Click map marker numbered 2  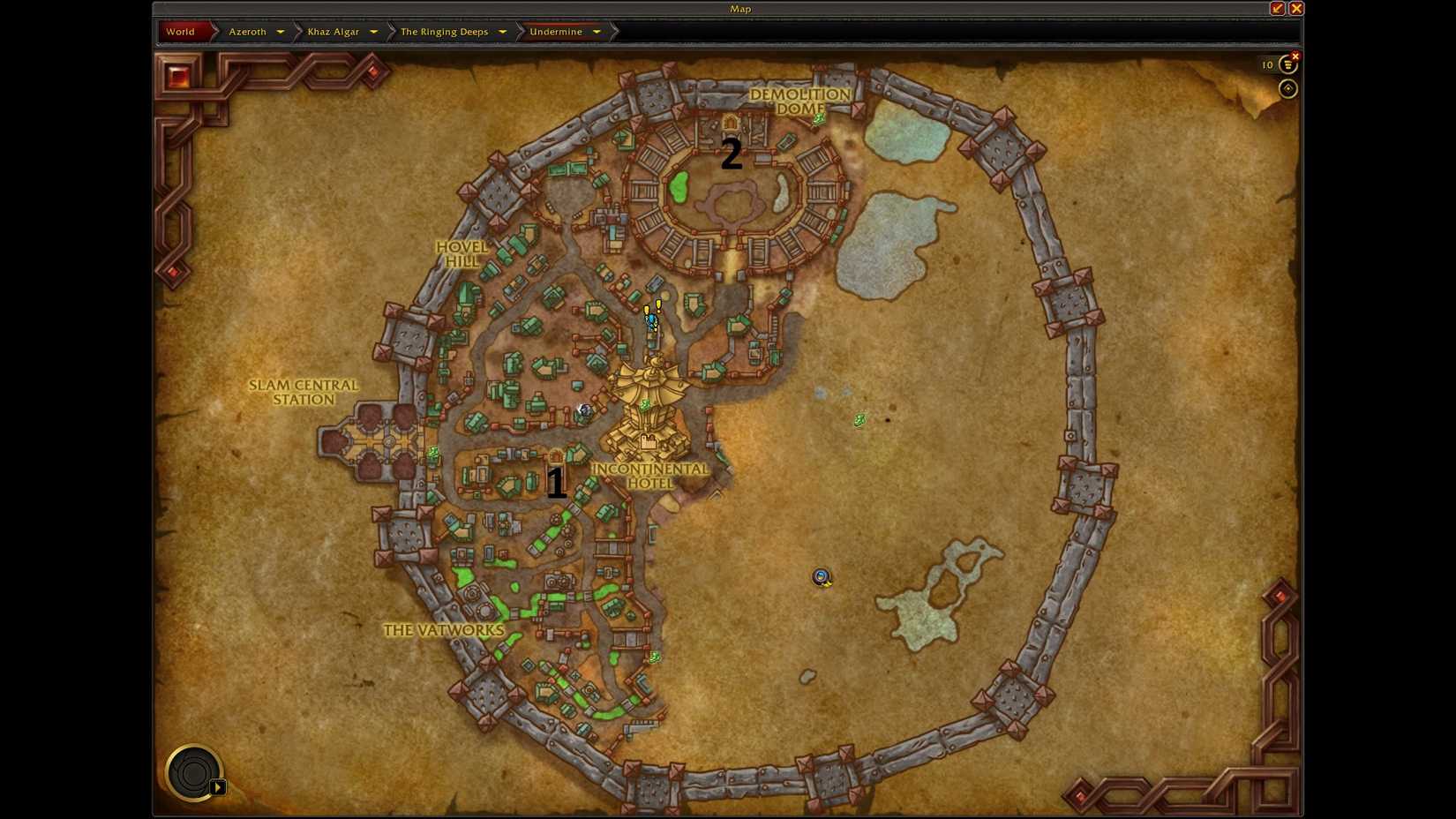pos(732,155)
